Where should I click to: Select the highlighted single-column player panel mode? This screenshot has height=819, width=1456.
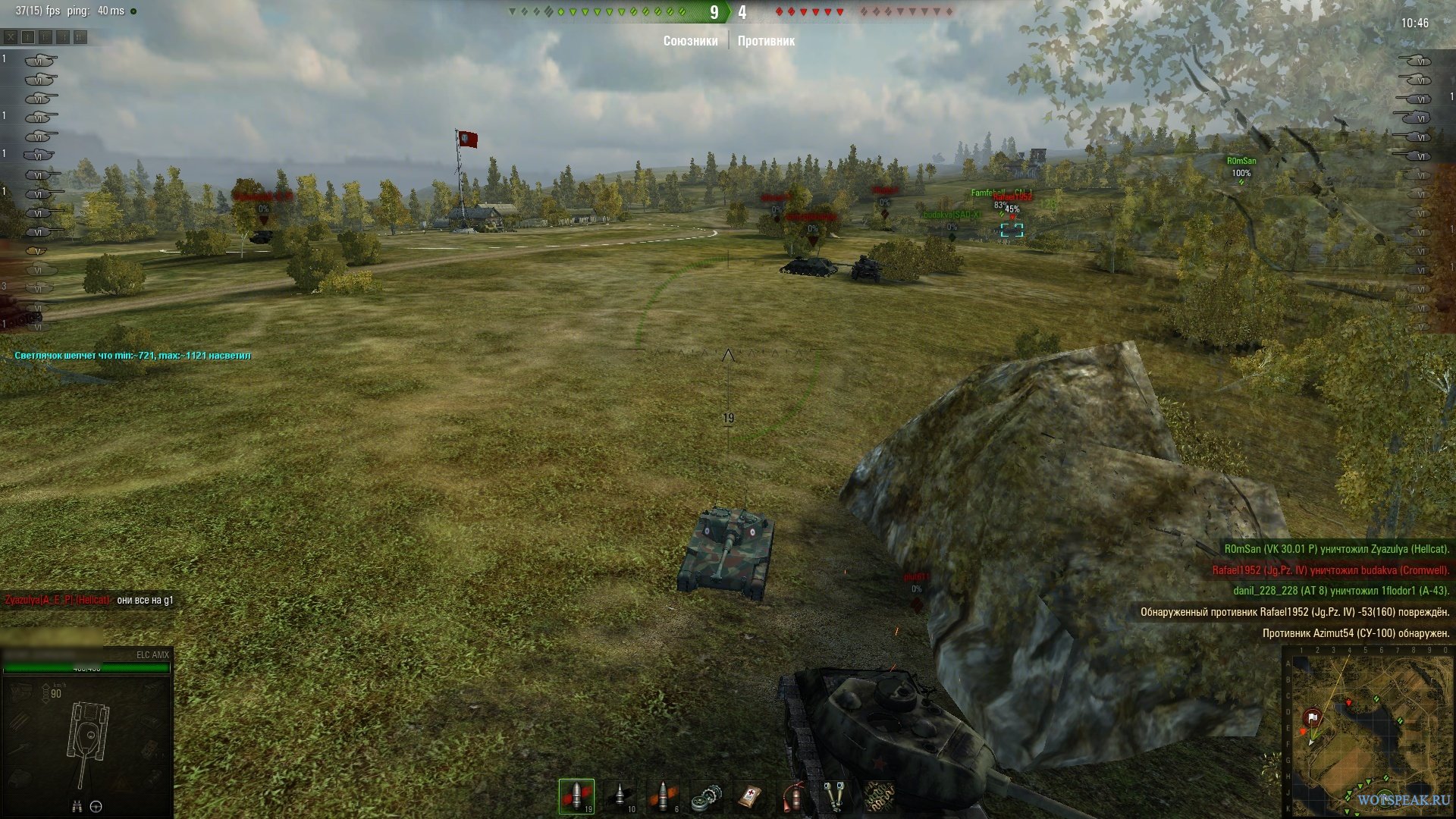28,36
